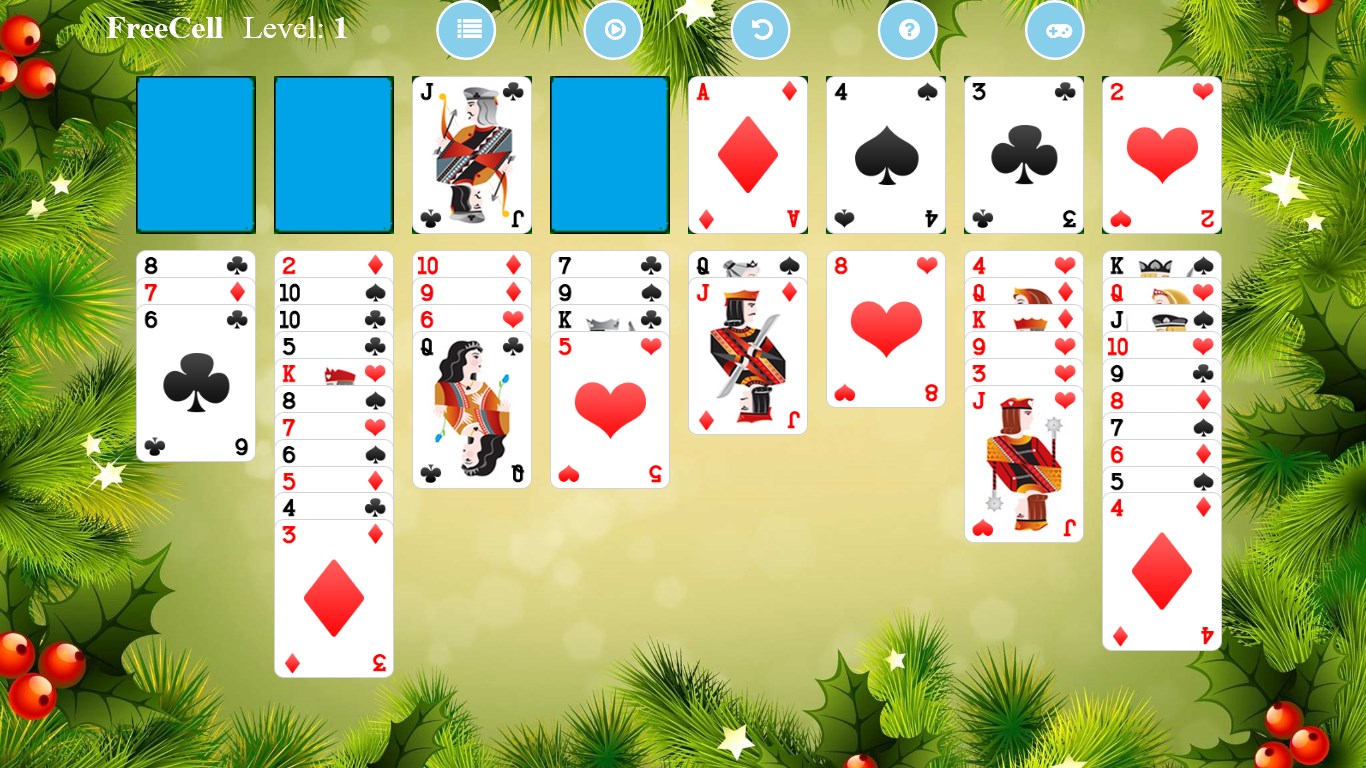Open help using the question mark icon

(x=908, y=30)
